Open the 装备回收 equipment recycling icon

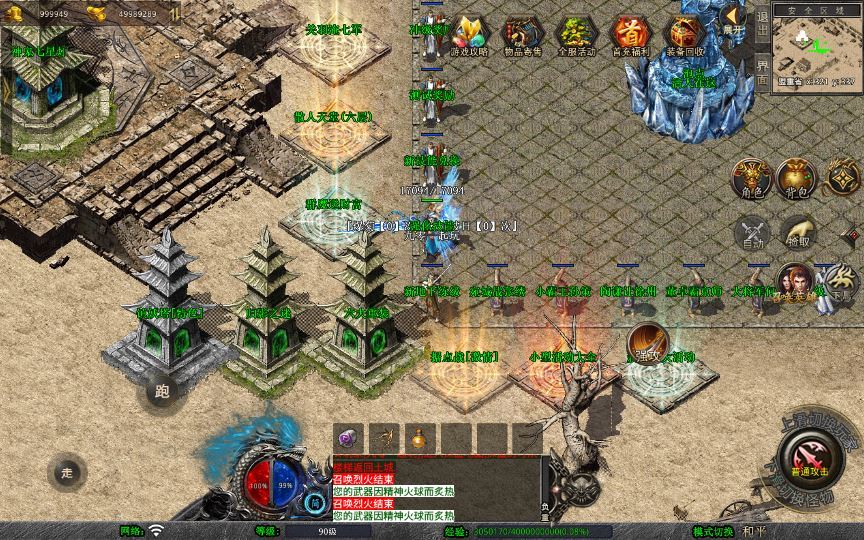684,35
